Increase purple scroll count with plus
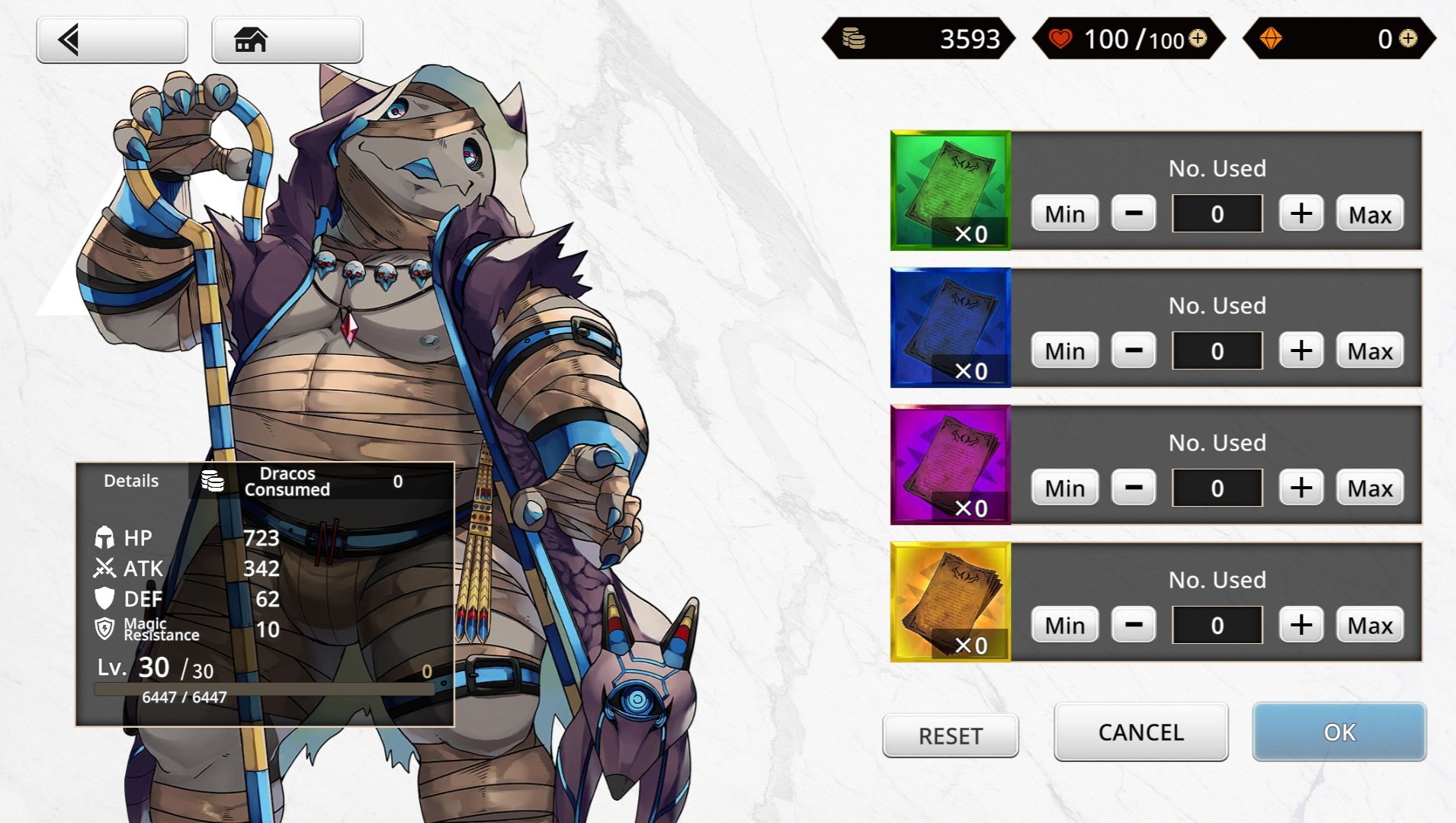This screenshot has width=1456, height=823. point(1300,488)
